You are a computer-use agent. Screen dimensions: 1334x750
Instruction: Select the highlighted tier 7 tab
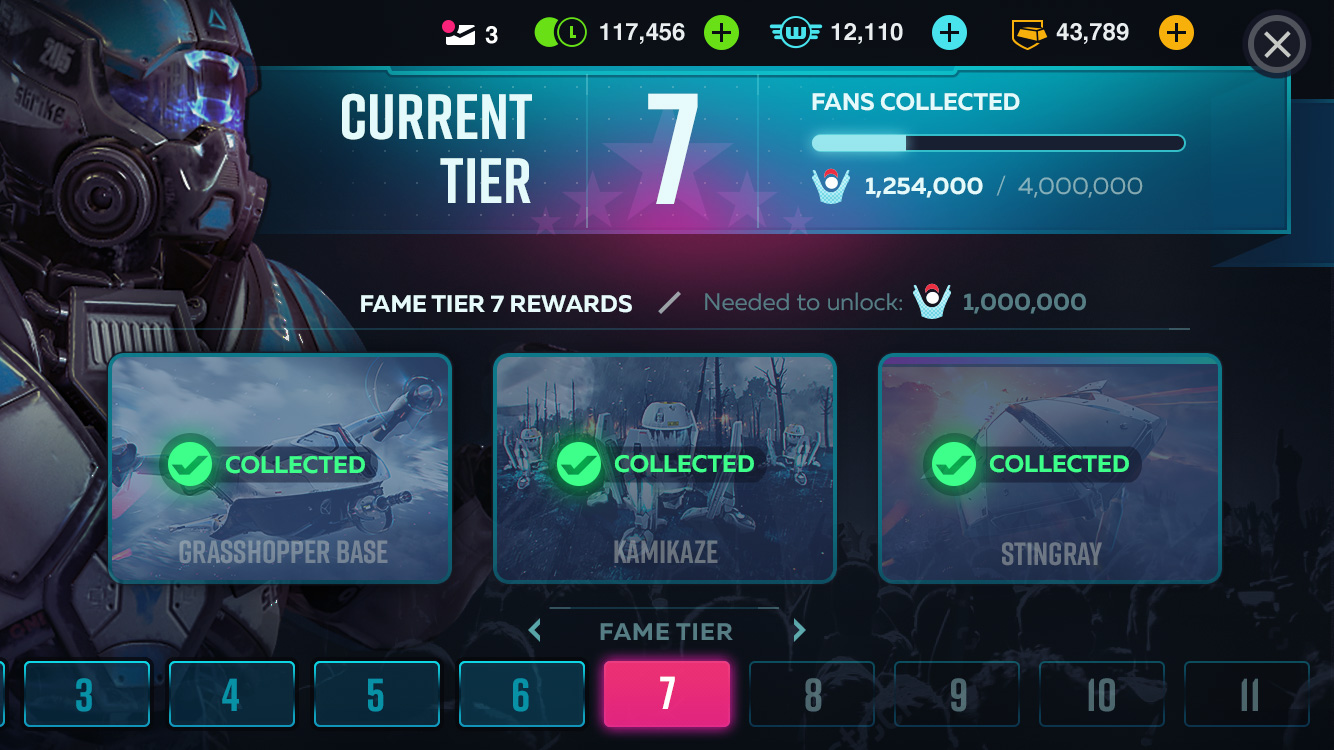coord(667,694)
